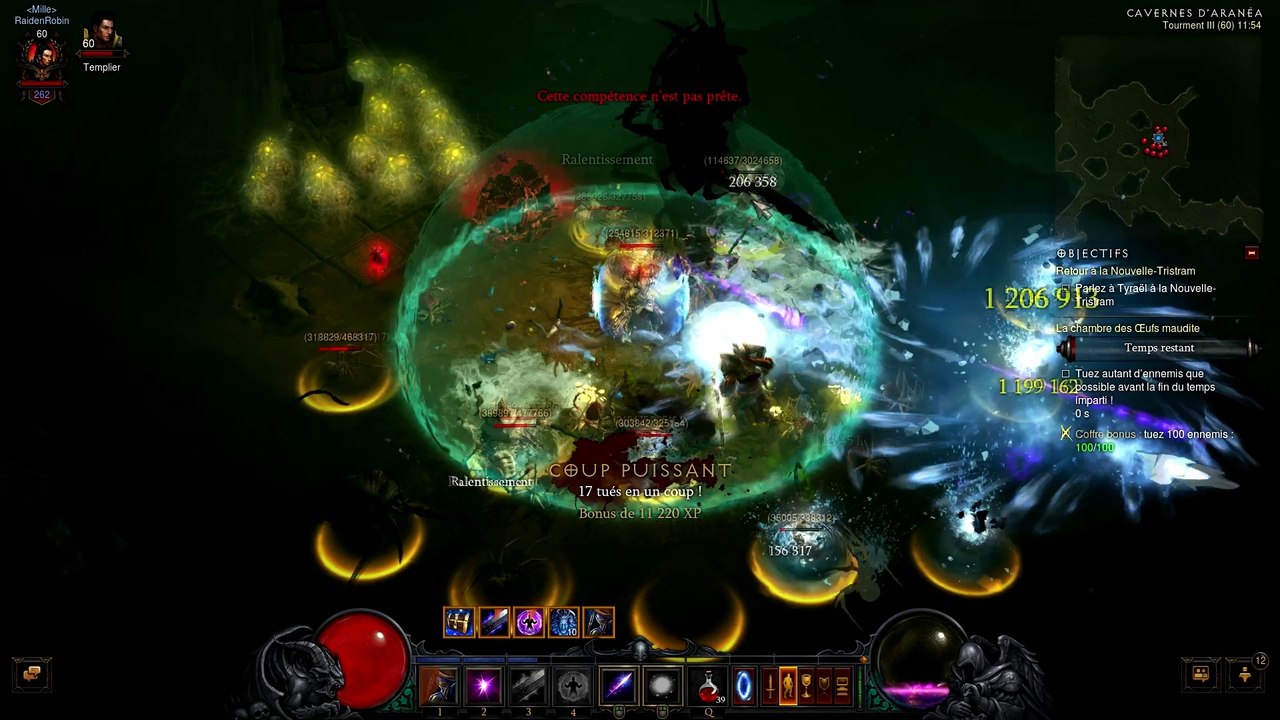Activate the blade skill in slot 3
This screenshot has height=720, width=1280.
tap(528, 686)
